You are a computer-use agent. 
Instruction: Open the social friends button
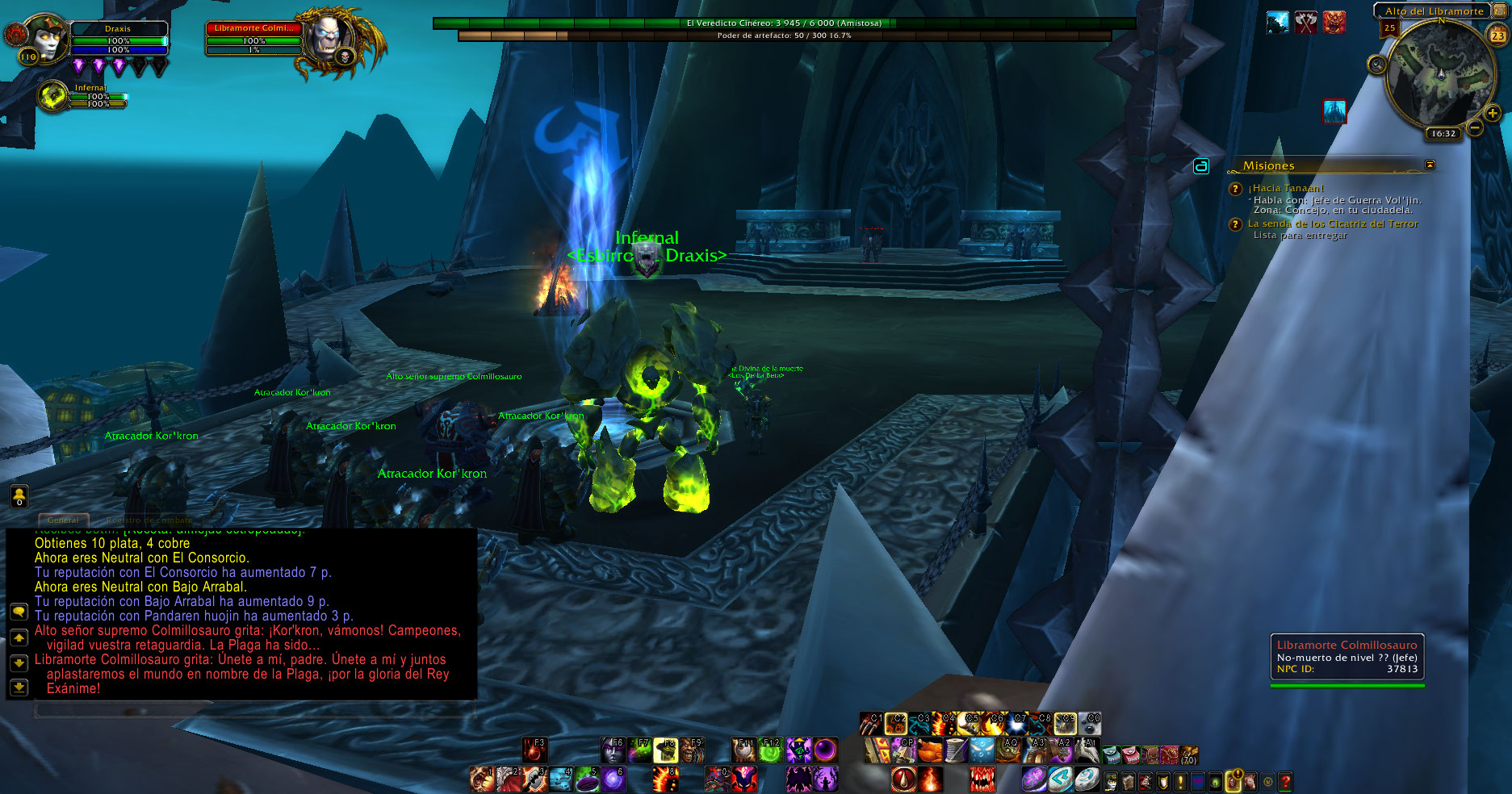click(19, 496)
